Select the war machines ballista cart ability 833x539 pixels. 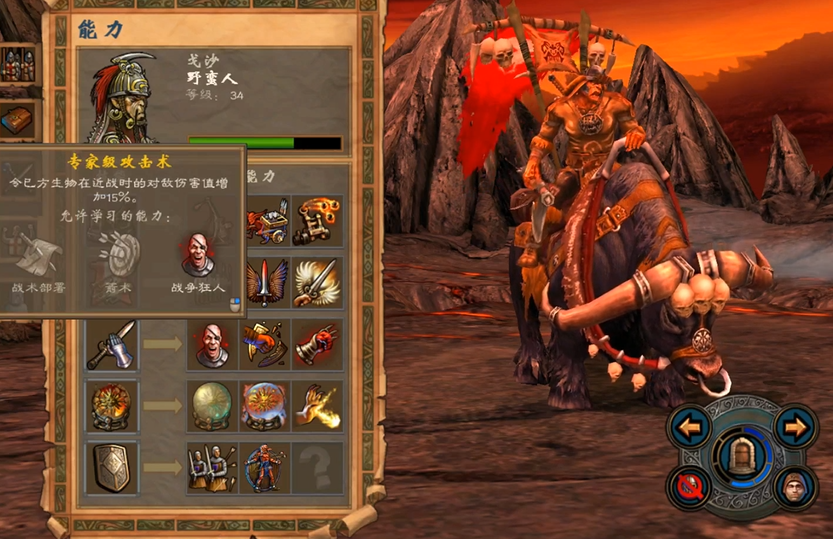(265, 221)
